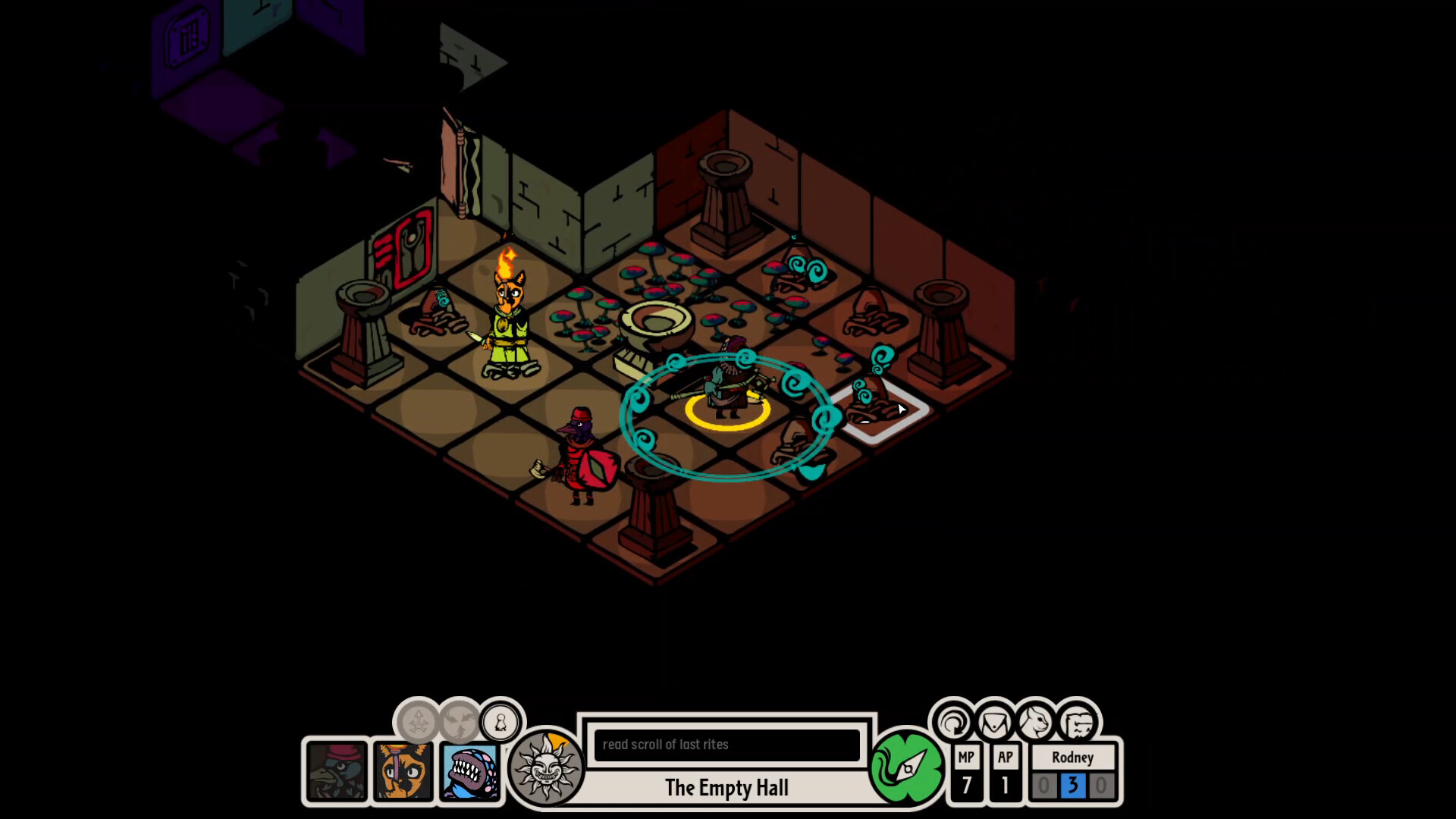Viewport: 1456px width, 819px height.
Task: Click the AP counter showing 1
Action: (1006, 775)
